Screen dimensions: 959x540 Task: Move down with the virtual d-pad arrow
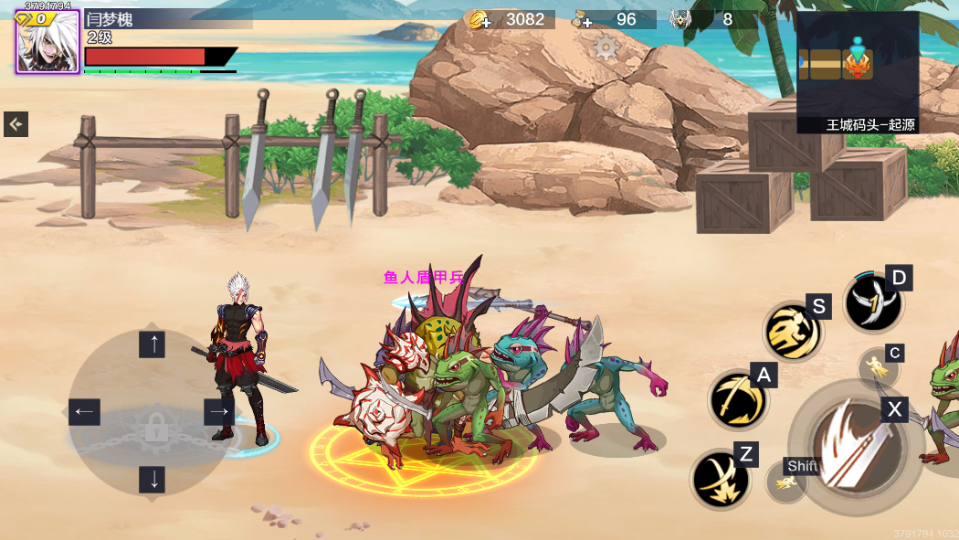[x=152, y=478]
